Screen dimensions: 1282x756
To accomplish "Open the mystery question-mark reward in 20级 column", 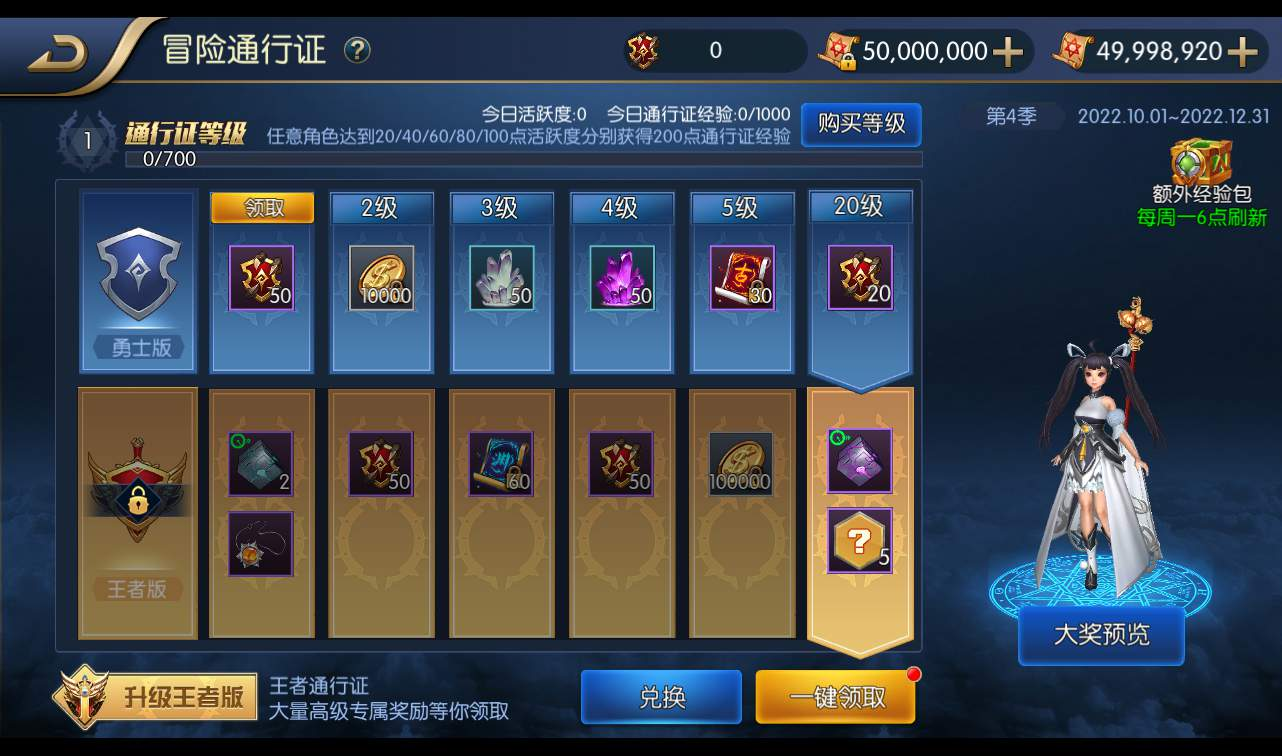I will 860,543.
